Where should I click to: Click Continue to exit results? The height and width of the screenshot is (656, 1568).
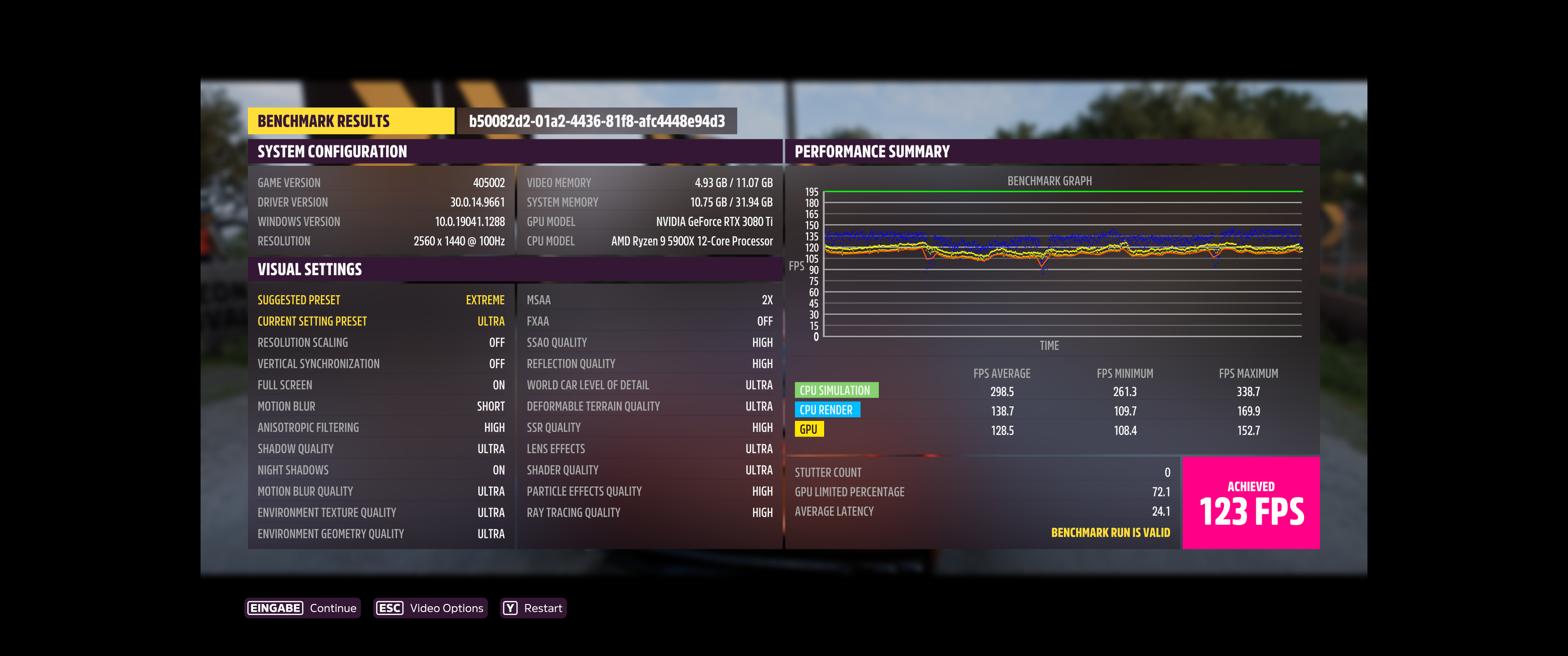332,607
